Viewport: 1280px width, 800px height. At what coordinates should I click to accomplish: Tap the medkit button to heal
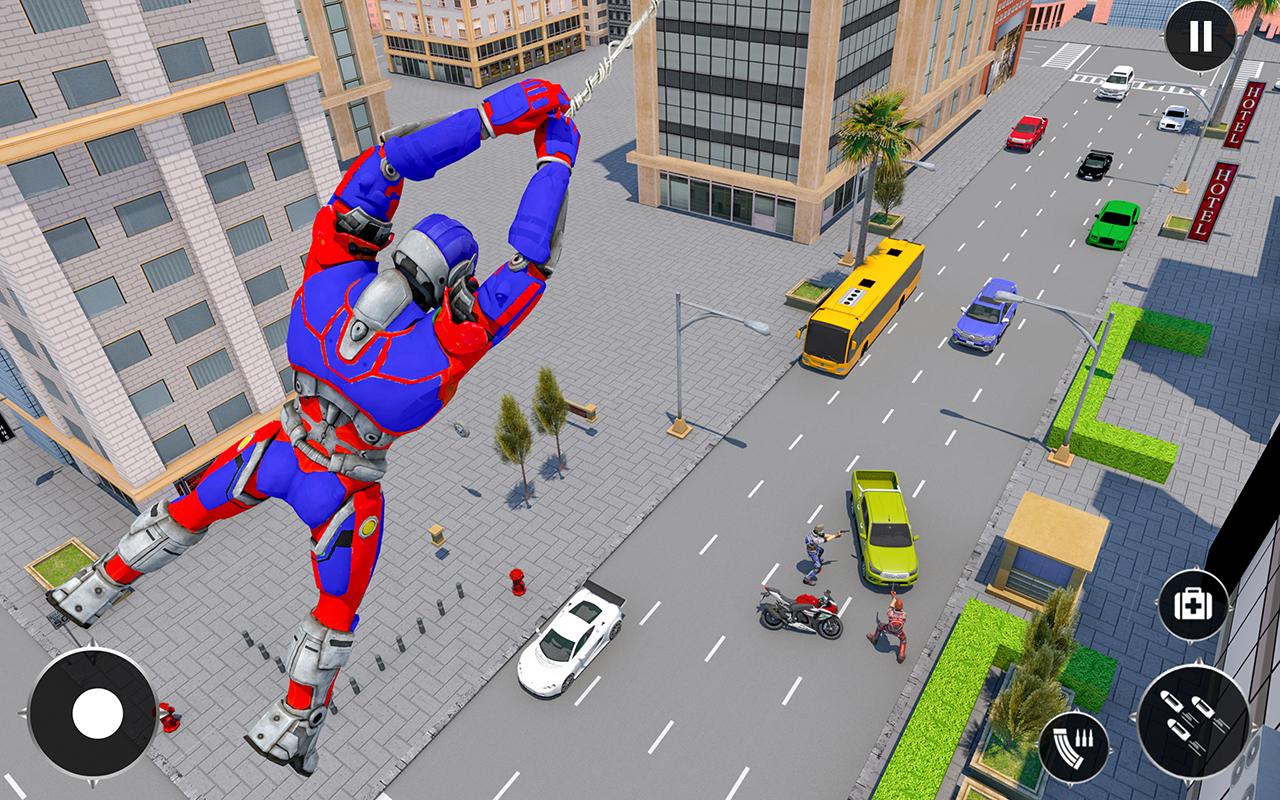pyautogui.click(x=1192, y=605)
